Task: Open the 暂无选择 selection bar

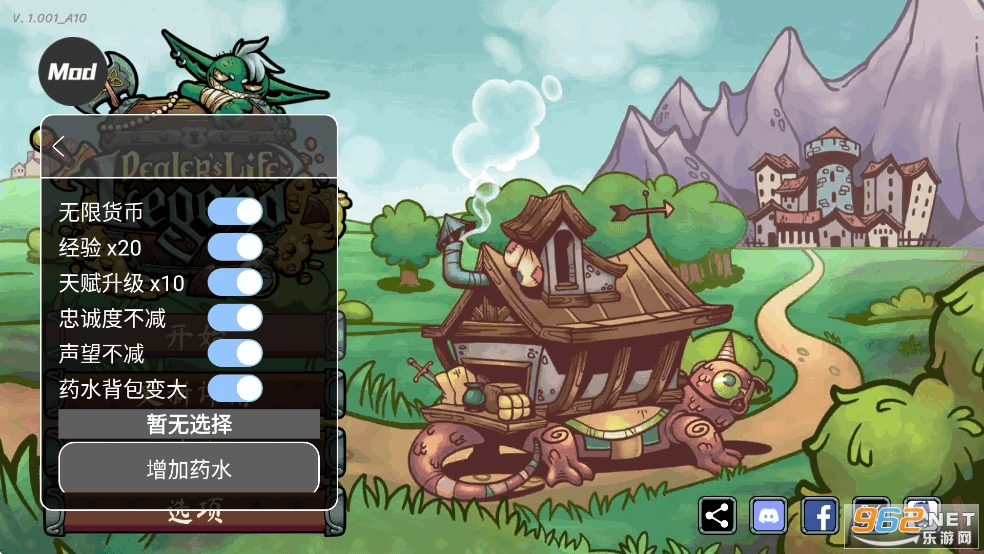Action: 189,424
